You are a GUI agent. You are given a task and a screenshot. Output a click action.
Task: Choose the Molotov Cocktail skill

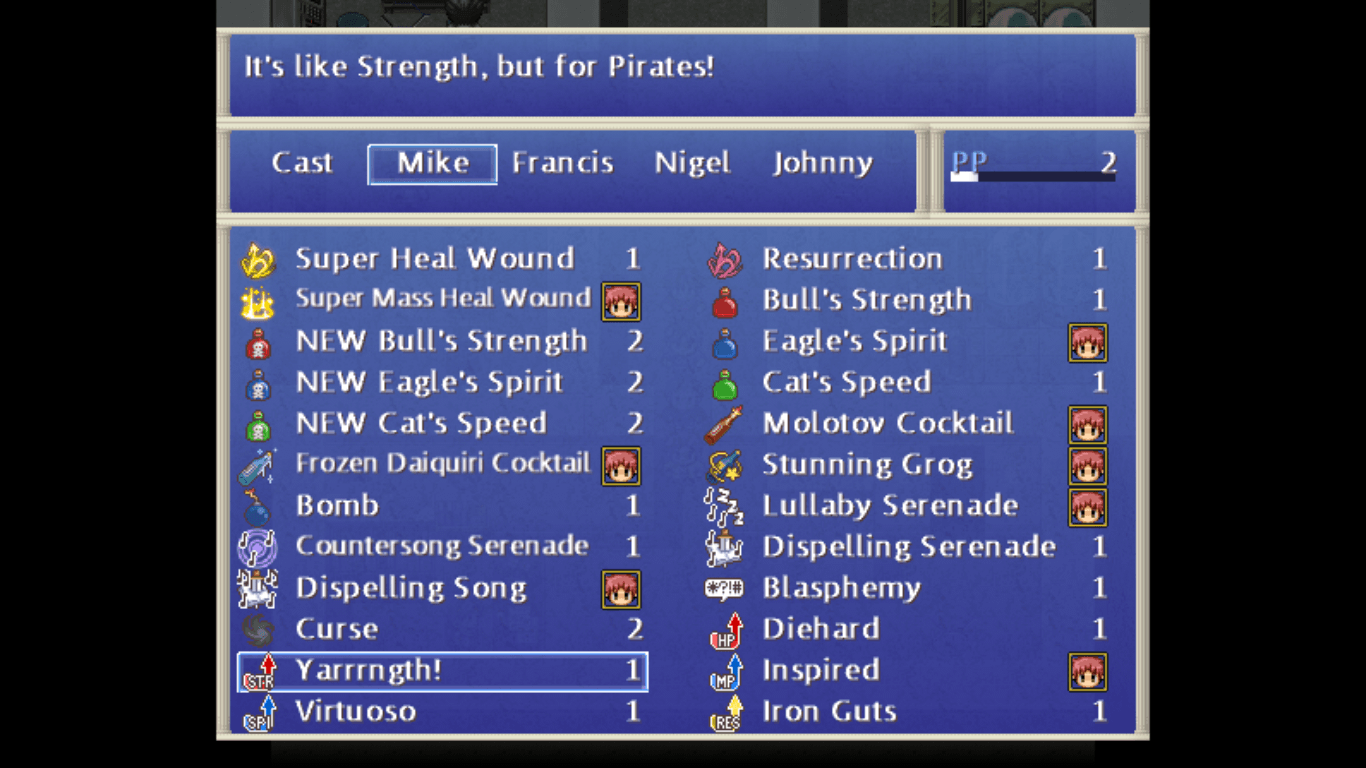pos(887,423)
